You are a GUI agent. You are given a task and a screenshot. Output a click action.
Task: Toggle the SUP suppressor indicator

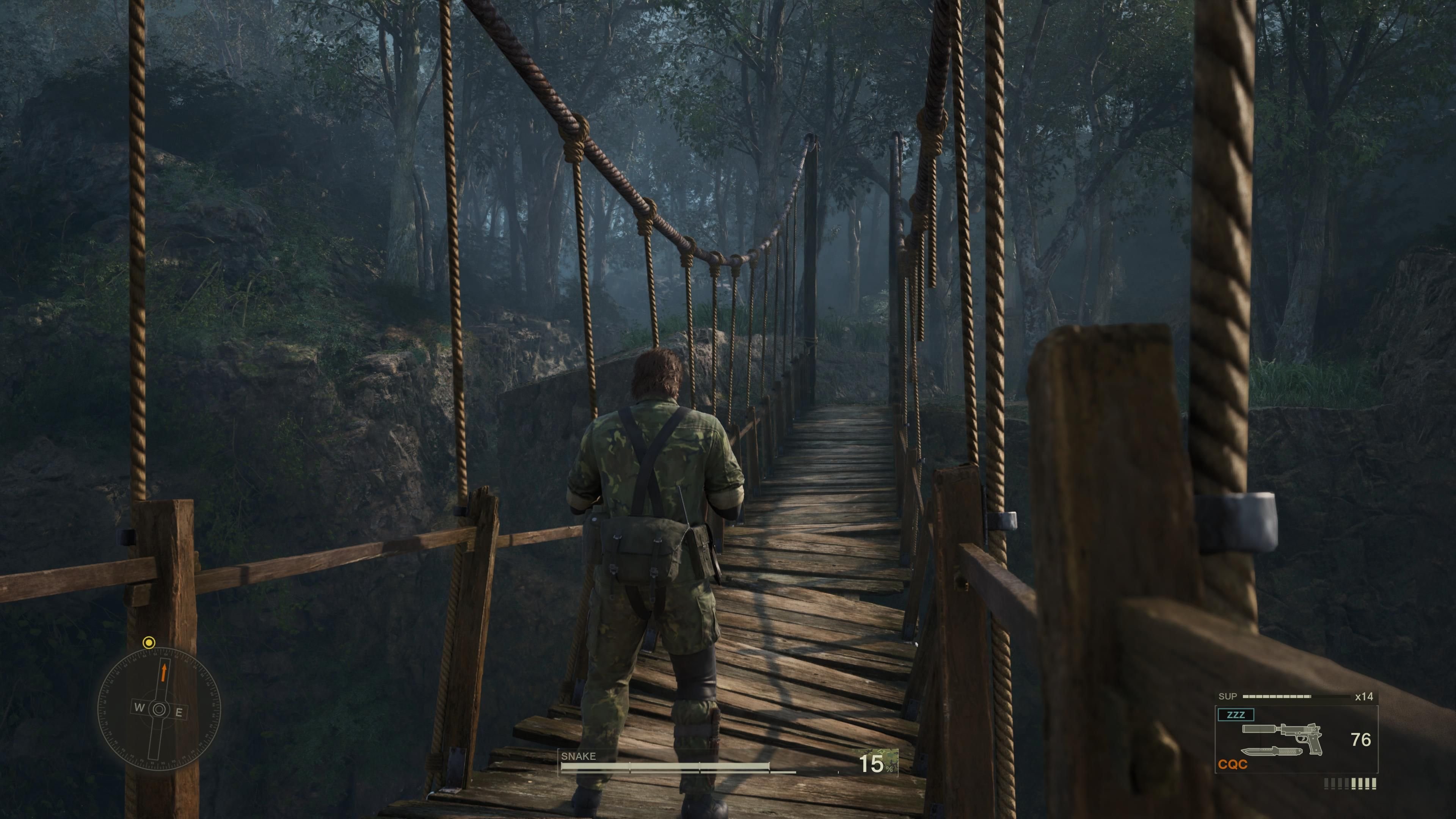[1228, 697]
